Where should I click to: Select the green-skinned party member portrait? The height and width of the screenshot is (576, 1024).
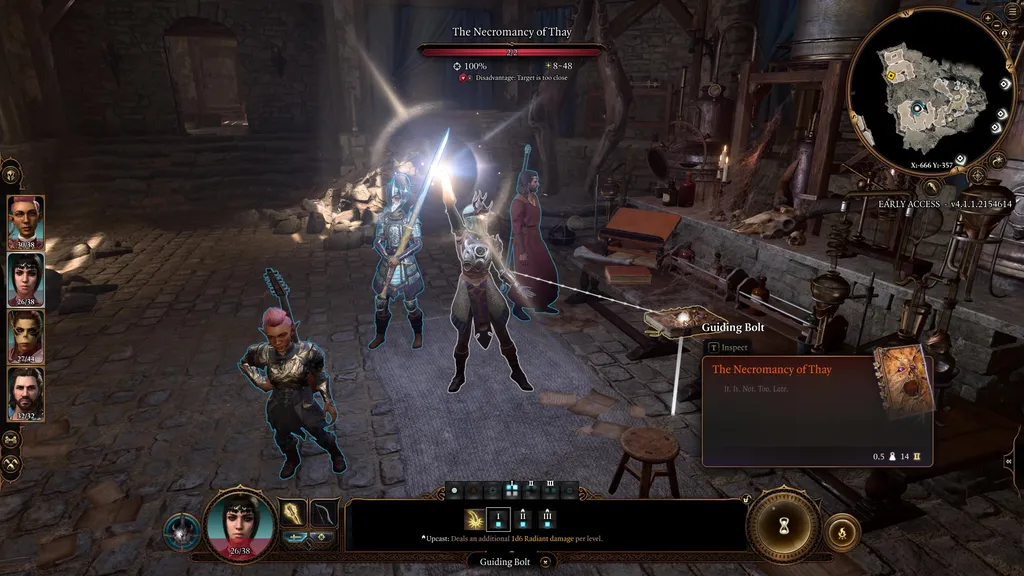pyautogui.click(x=26, y=335)
